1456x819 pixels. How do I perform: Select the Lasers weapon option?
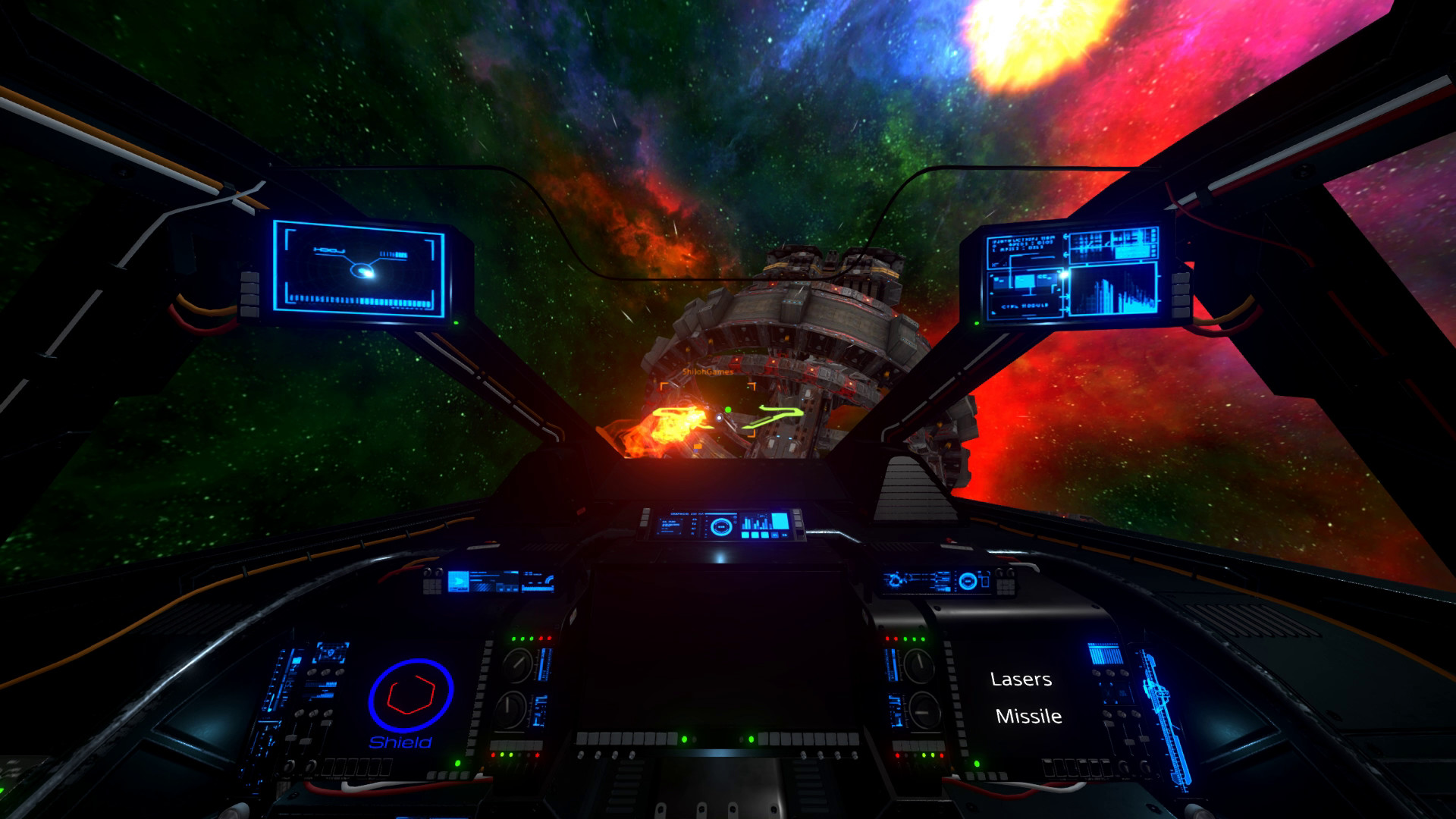pyautogui.click(x=1021, y=679)
